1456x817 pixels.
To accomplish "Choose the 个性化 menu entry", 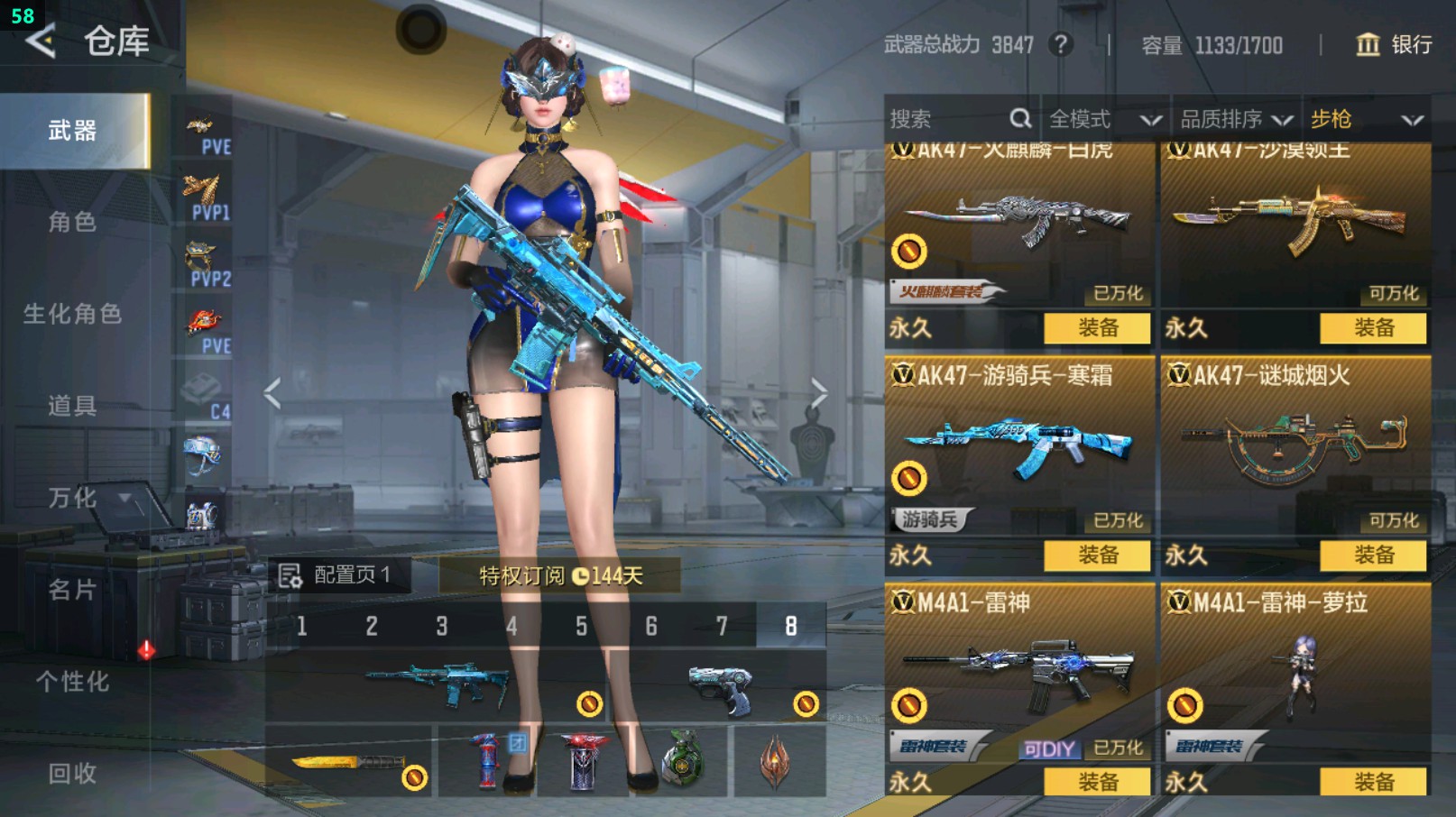I will click(x=72, y=682).
